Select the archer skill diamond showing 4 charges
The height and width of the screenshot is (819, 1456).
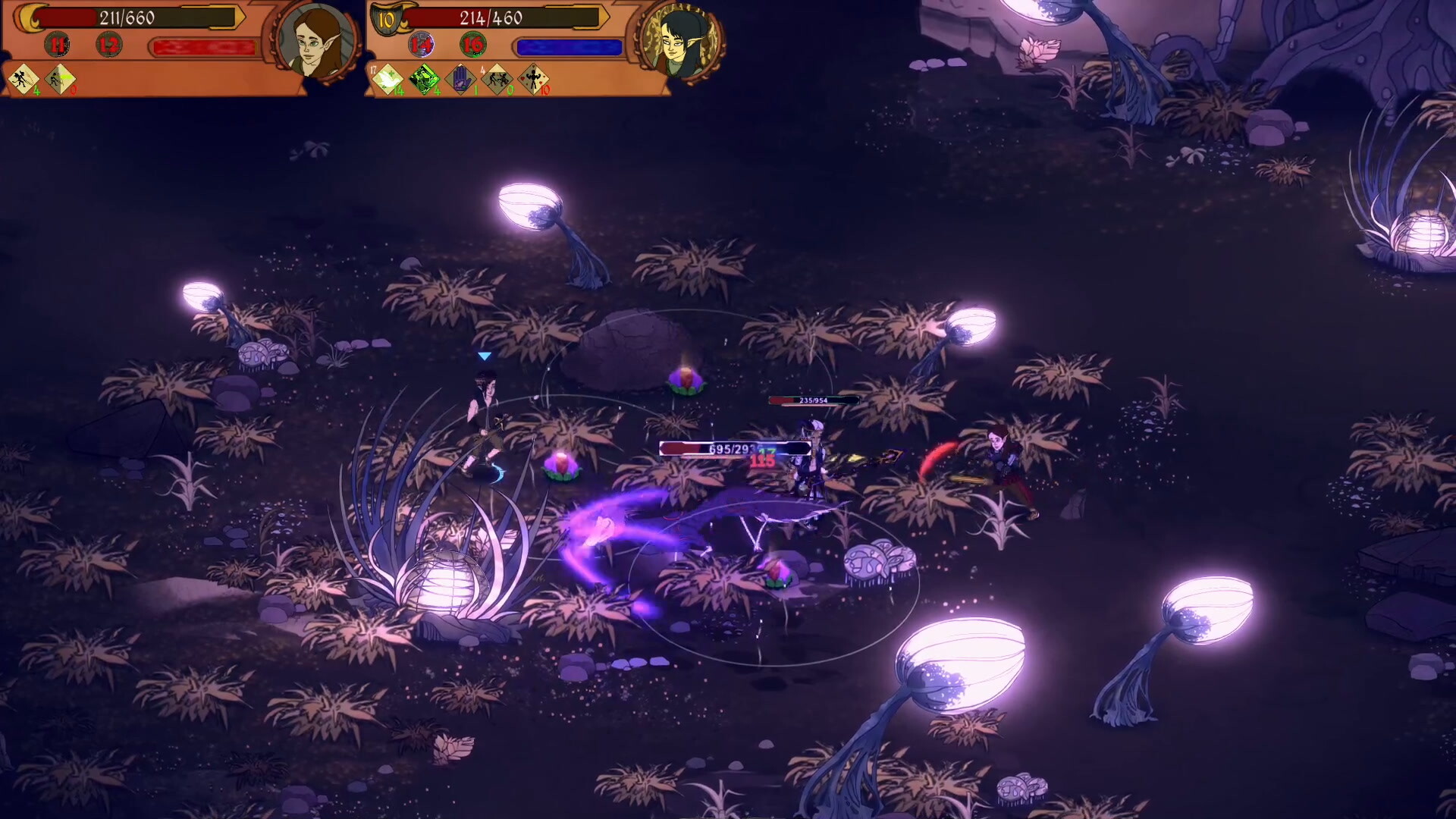click(22, 80)
